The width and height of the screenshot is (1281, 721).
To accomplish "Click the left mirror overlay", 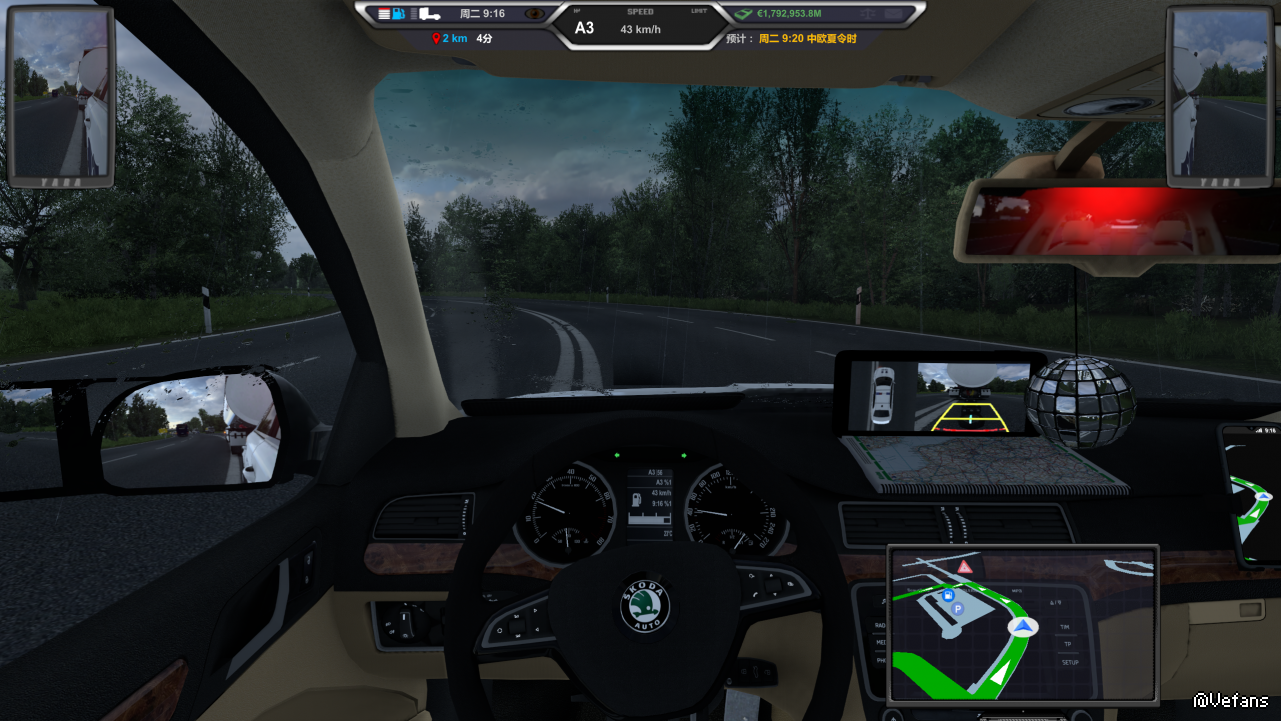I will click(x=61, y=95).
